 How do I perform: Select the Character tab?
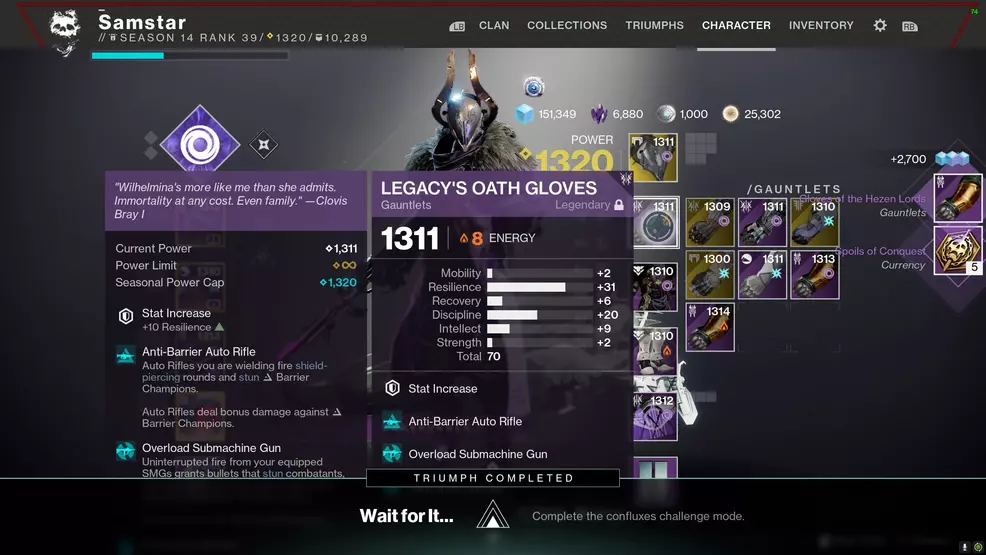tap(736, 25)
